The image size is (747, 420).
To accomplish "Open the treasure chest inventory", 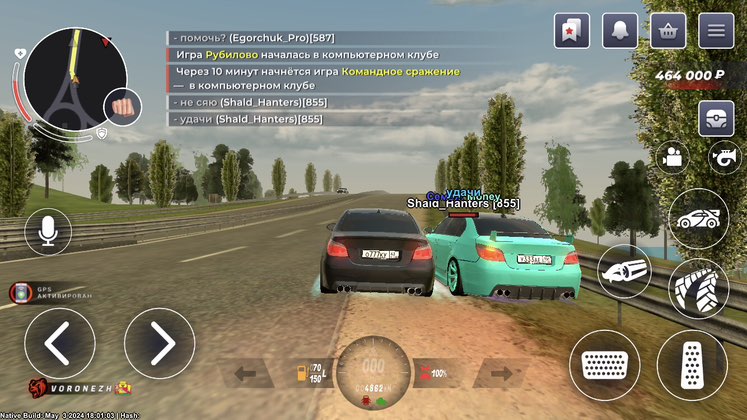I will point(716,118).
